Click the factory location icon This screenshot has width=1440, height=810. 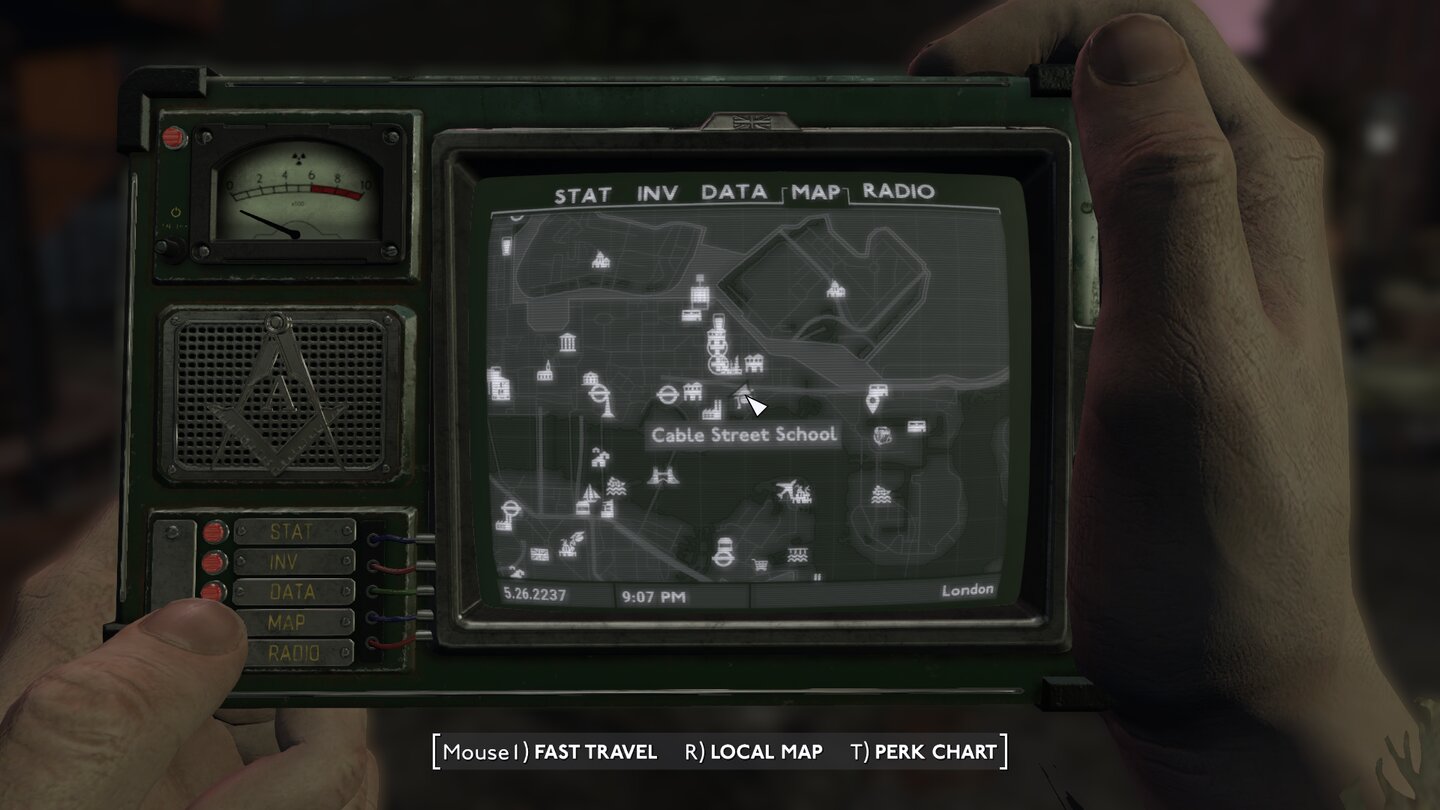(x=712, y=410)
